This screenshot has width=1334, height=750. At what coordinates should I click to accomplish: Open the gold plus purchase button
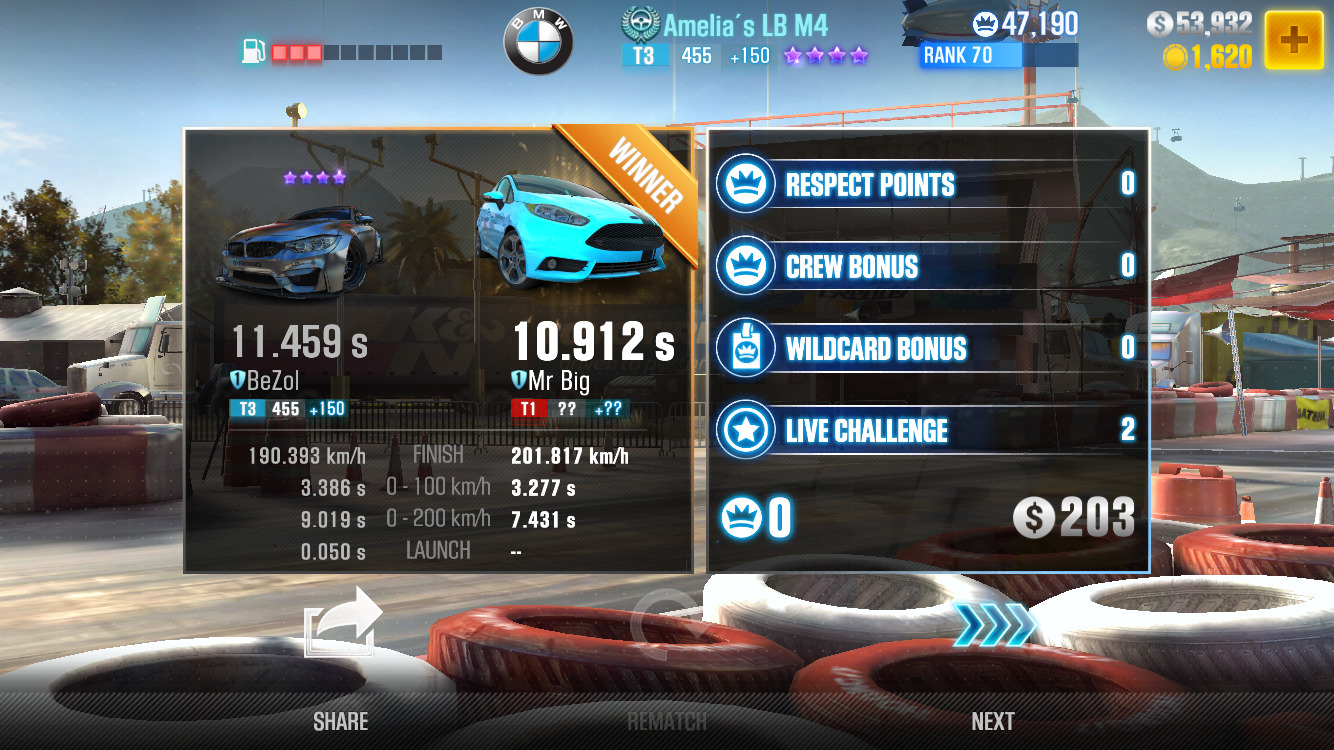click(x=1294, y=40)
